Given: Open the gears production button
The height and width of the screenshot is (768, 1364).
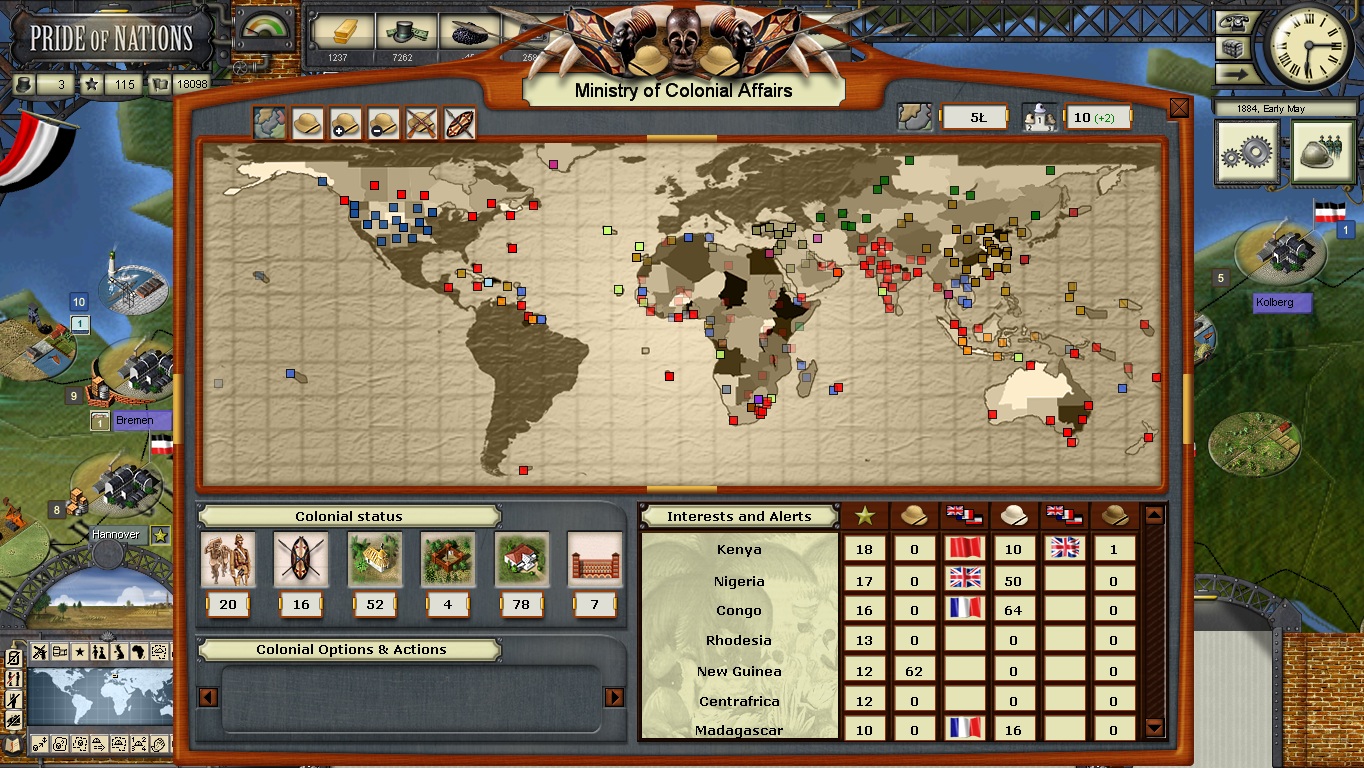Looking at the screenshot, I should point(1247,153).
